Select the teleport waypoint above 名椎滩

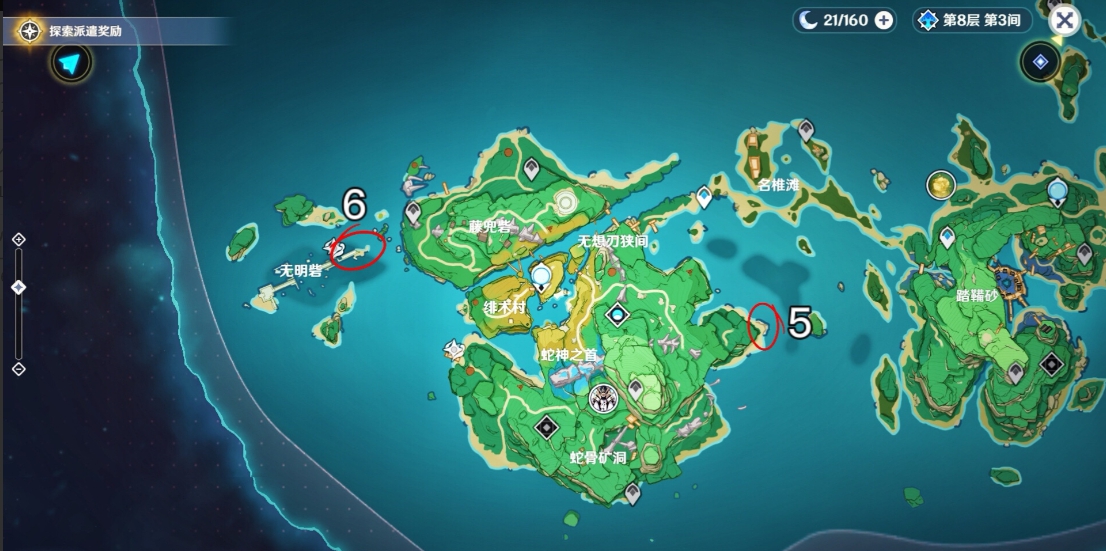tap(805, 130)
